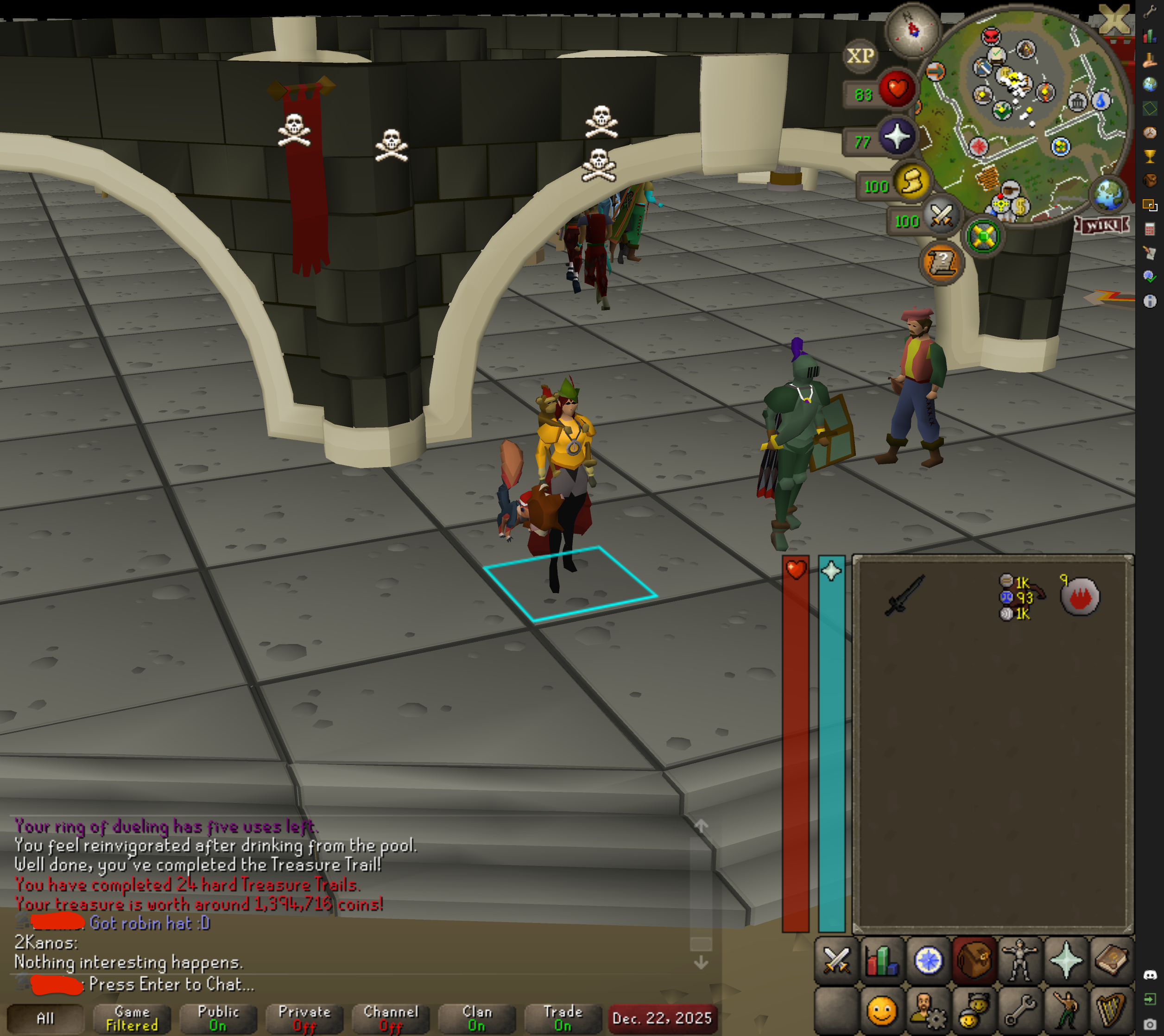Open the Settings wrench tab

[1019, 1011]
